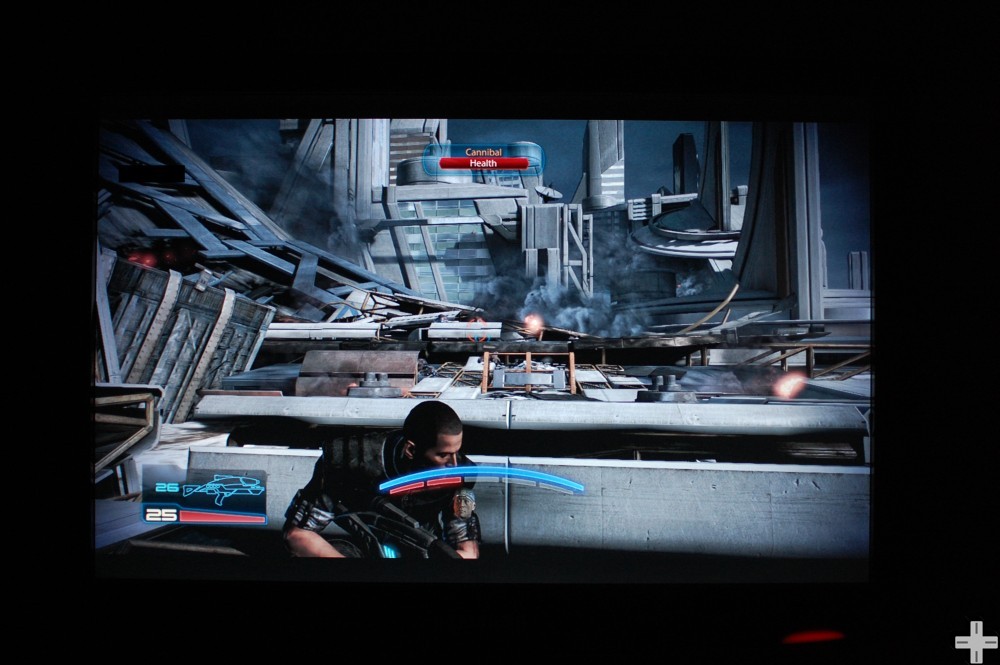Select the assault rifle weapon icon
Image resolution: width=1000 pixels, height=665 pixels.
click(x=225, y=489)
